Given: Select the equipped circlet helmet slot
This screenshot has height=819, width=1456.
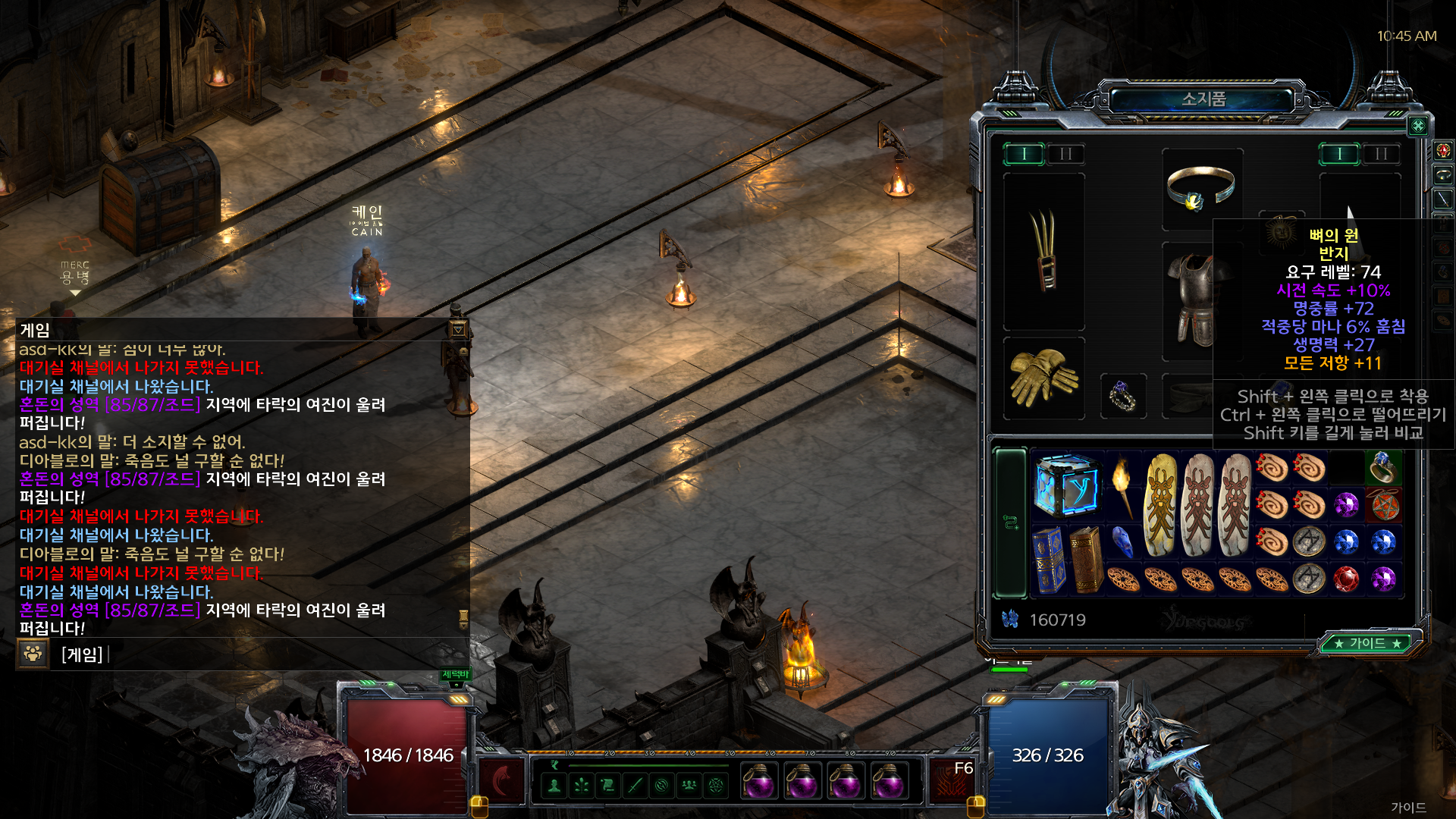Looking at the screenshot, I should [1201, 188].
